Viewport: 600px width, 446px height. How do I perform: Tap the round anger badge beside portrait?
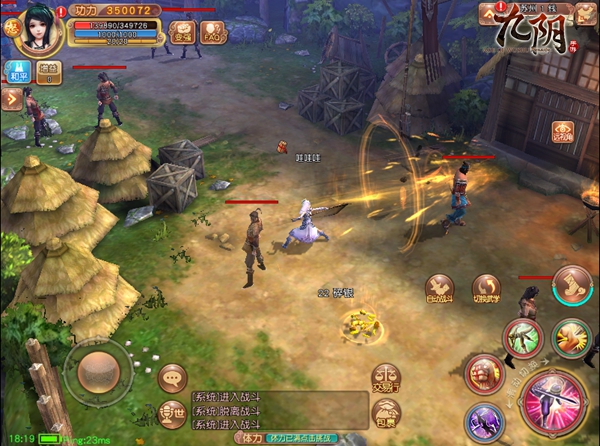click(10, 27)
